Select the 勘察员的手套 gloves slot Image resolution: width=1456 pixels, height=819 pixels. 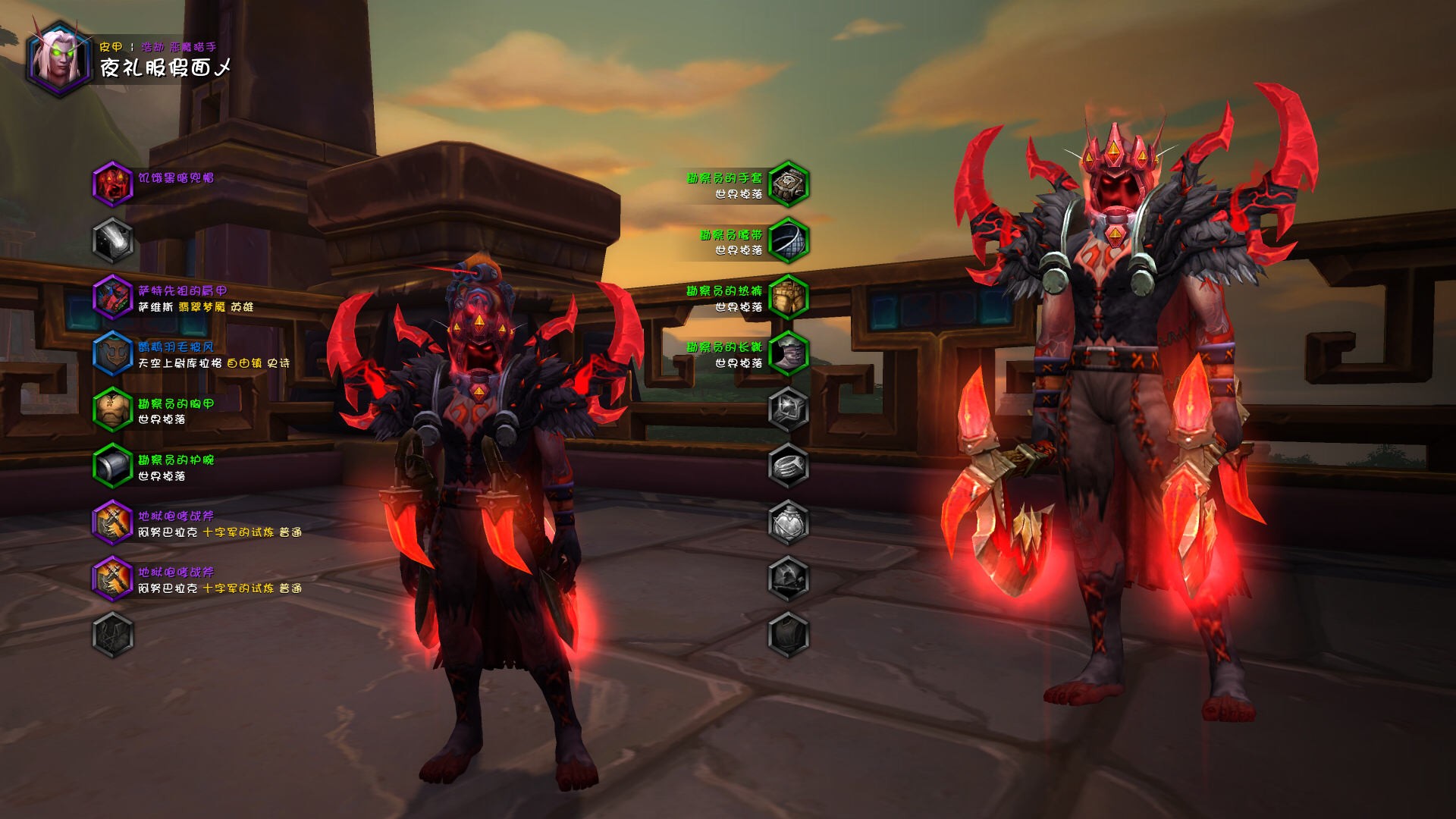788,184
